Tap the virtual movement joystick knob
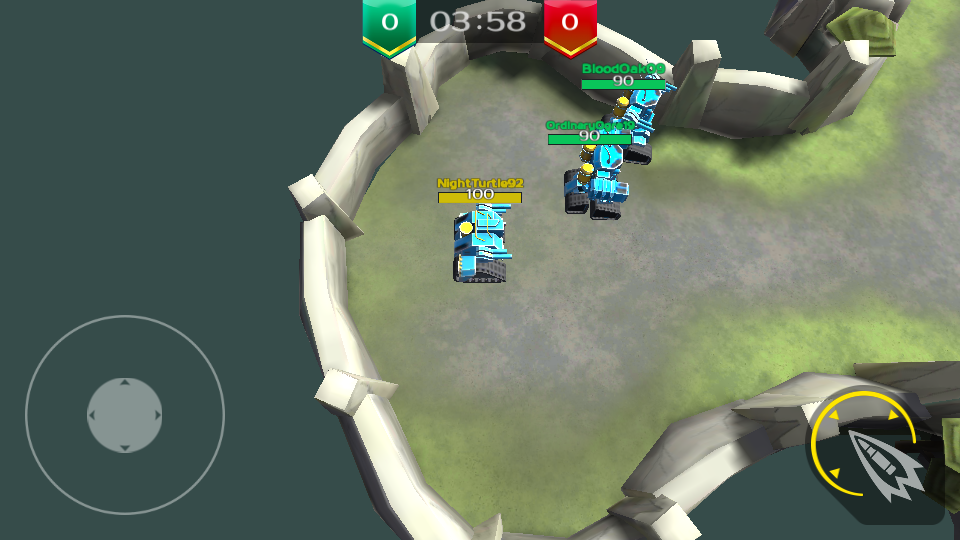The image size is (960, 540). pos(125,415)
